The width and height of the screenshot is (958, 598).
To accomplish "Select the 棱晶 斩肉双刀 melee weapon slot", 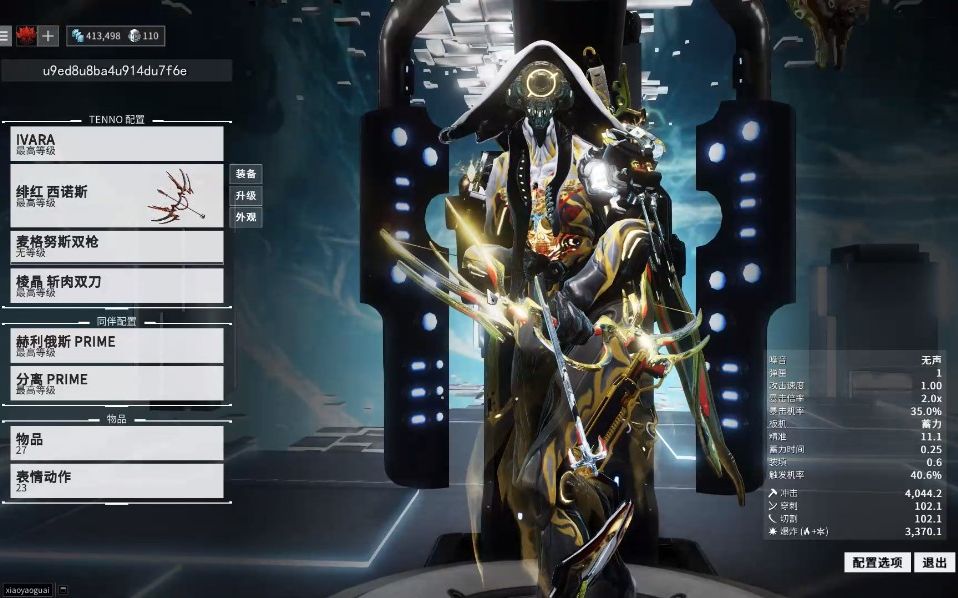I will [117, 286].
